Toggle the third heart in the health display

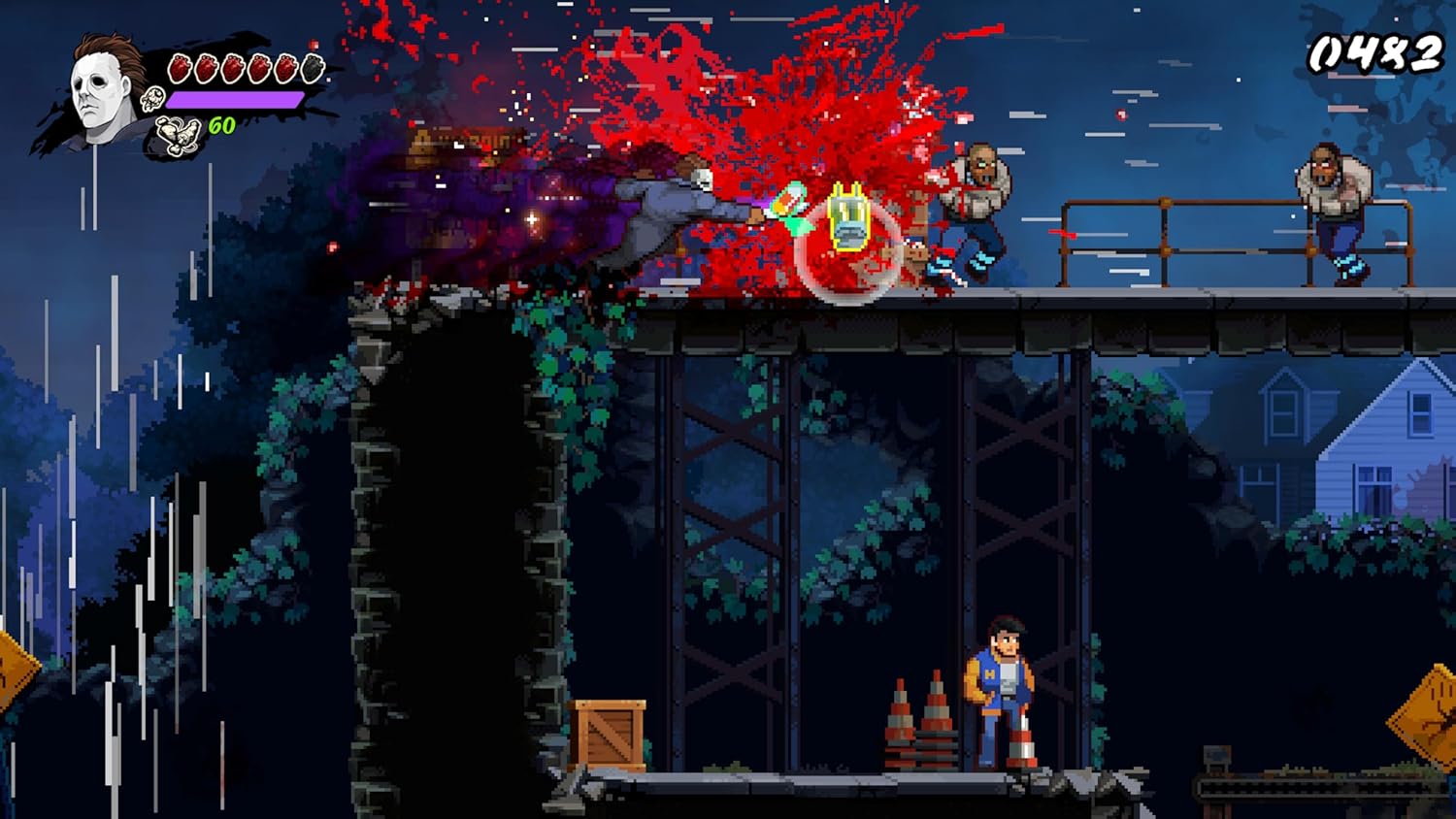(232, 66)
